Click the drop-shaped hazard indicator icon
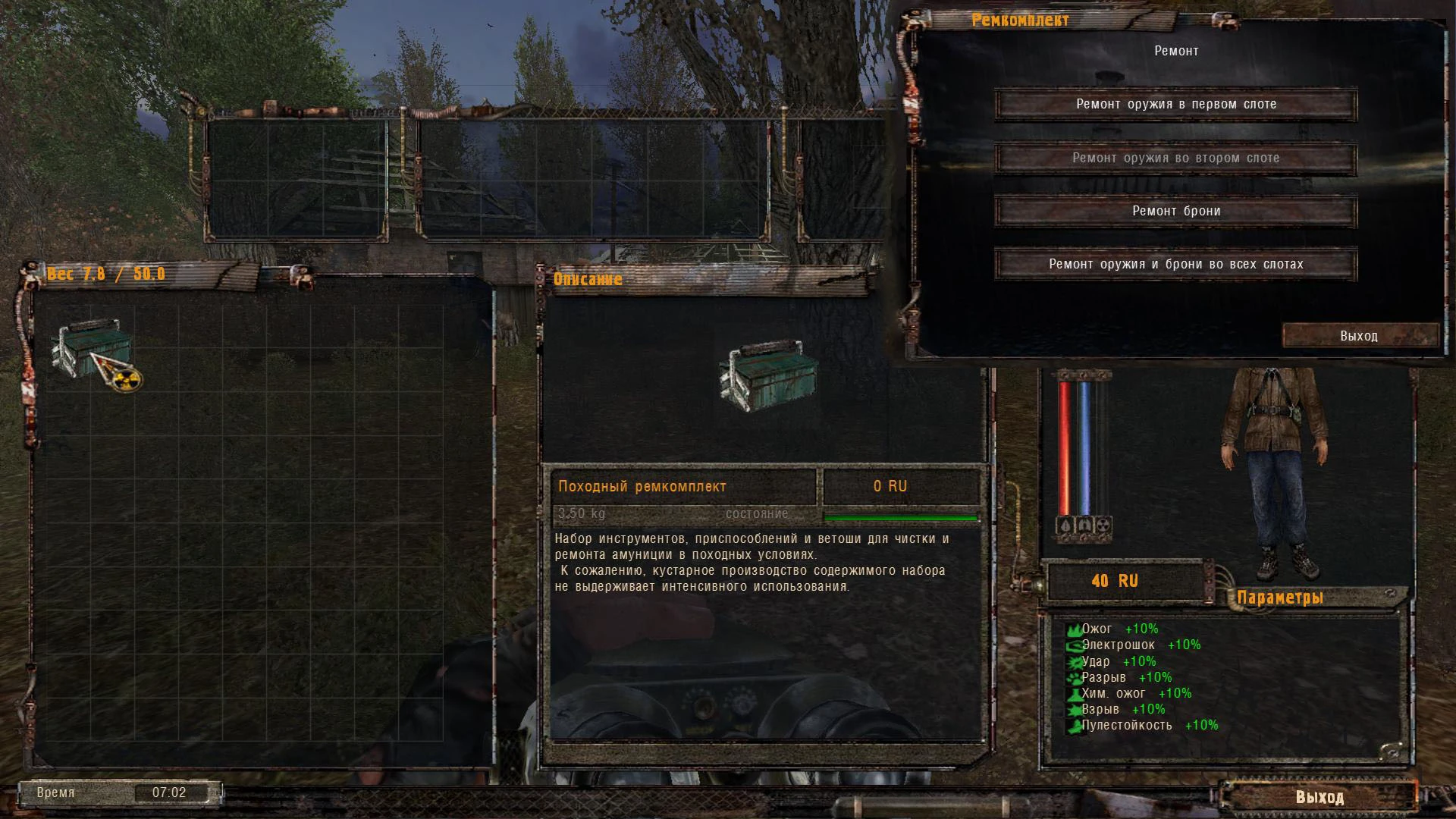This screenshot has width=1456, height=819. [1064, 526]
